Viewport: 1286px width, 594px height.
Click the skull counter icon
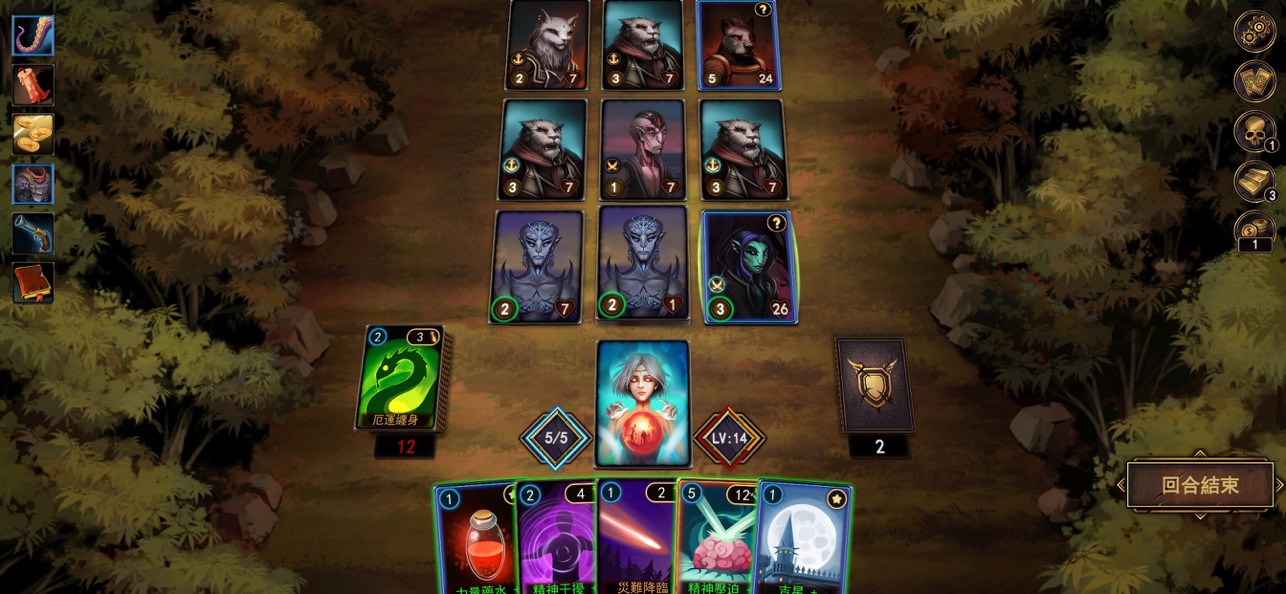(1254, 132)
